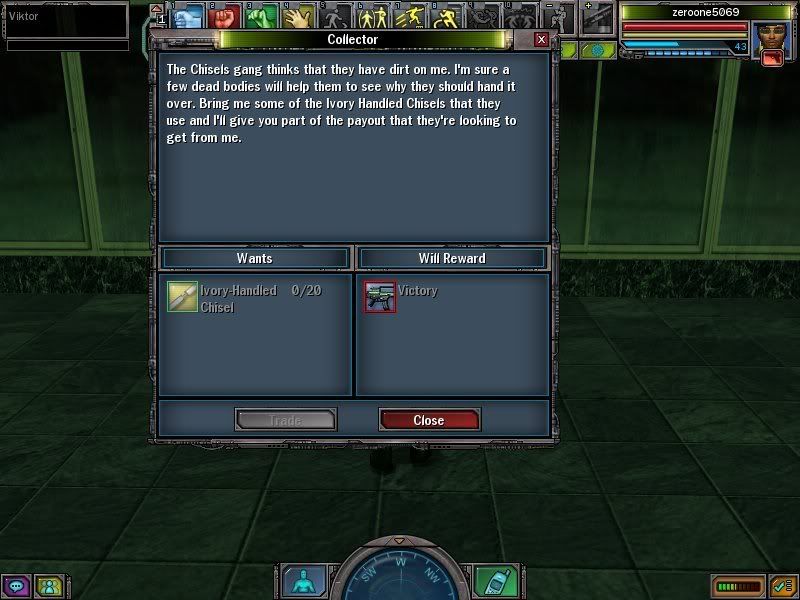Activate the green flexing arm hotbar ability
This screenshot has width=800, height=600.
pyautogui.click(x=261, y=18)
